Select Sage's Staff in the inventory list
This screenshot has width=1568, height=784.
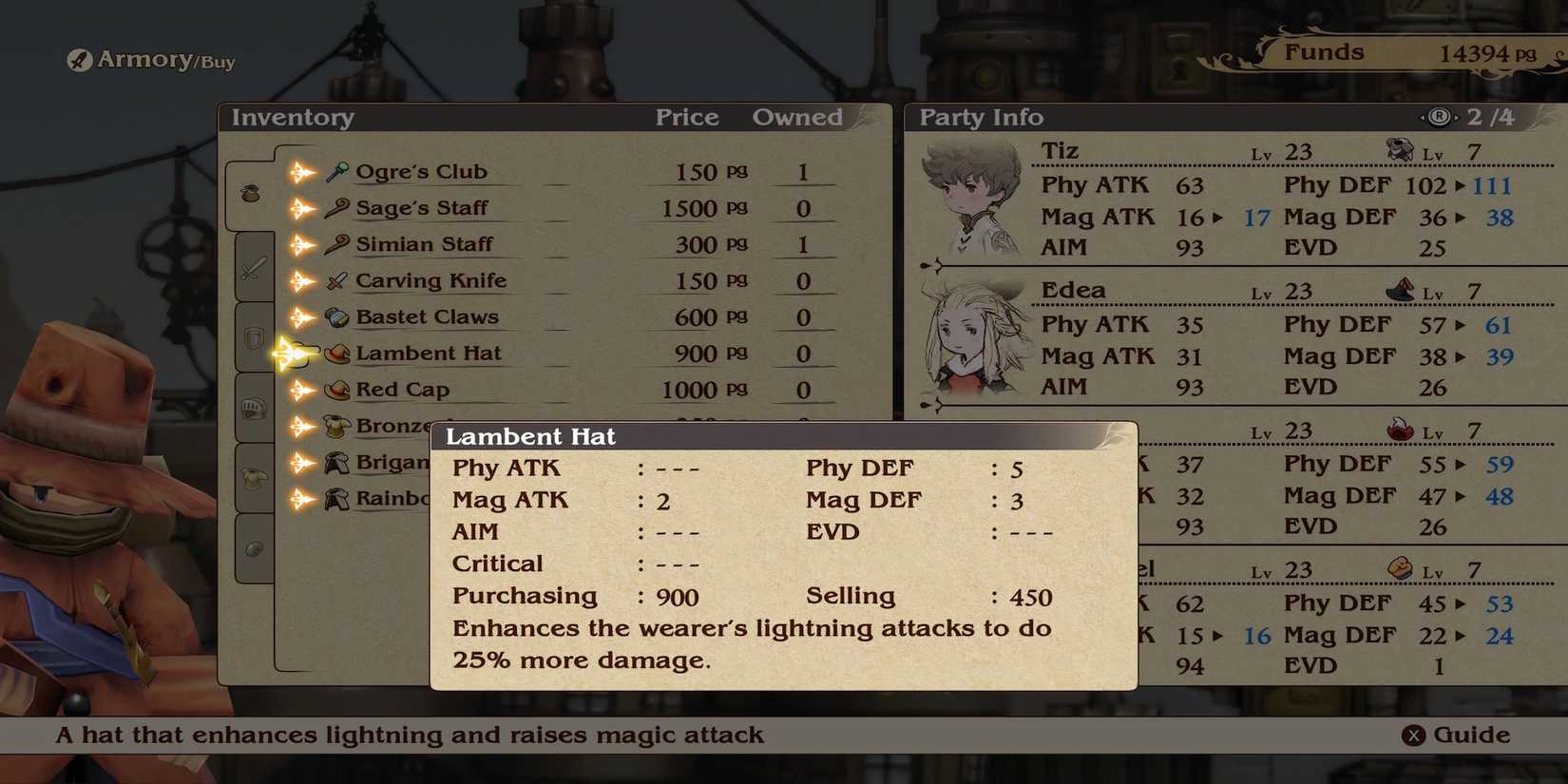422,208
